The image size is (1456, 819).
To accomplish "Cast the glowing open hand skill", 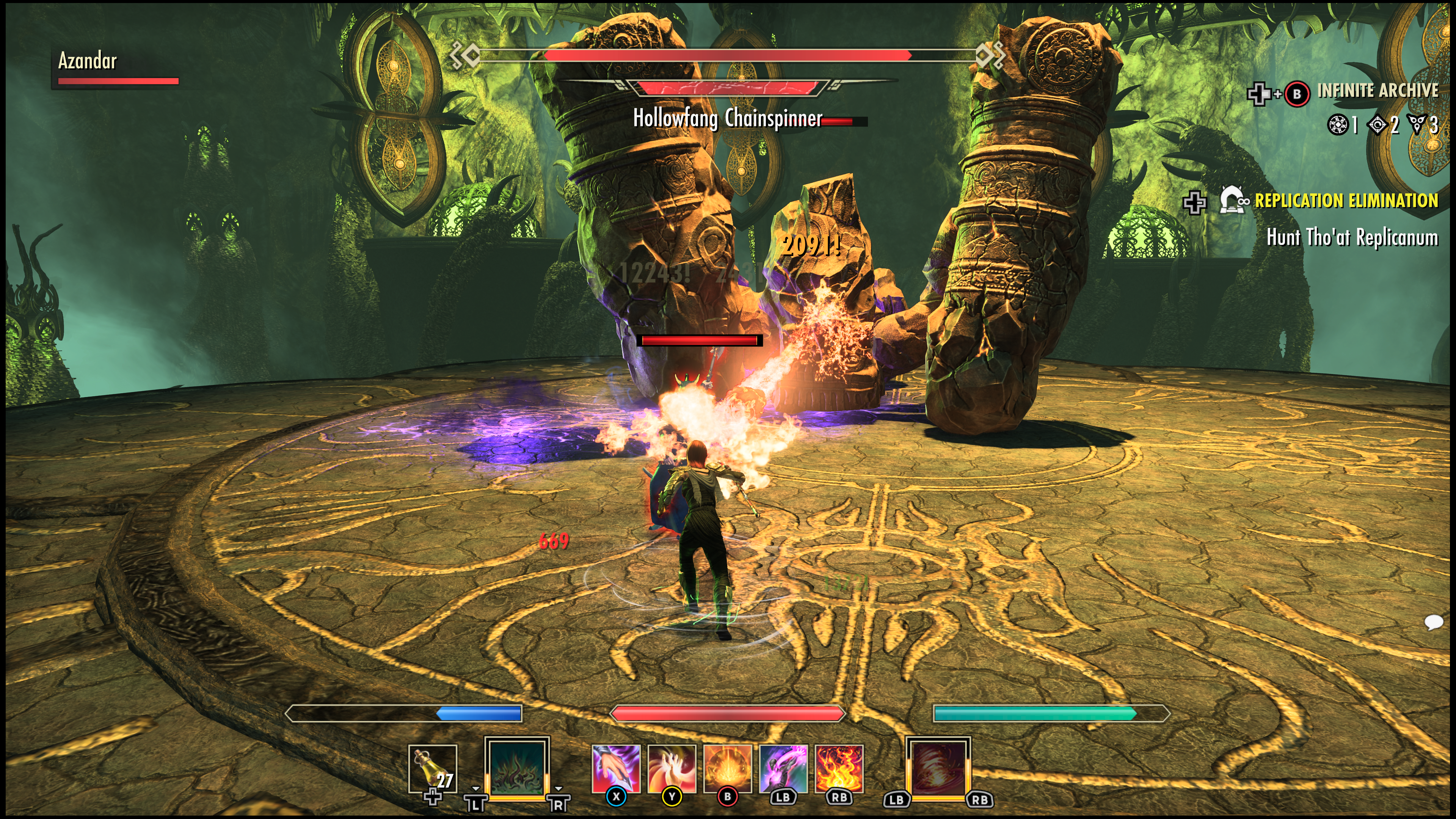I will pyautogui.click(x=672, y=769).
